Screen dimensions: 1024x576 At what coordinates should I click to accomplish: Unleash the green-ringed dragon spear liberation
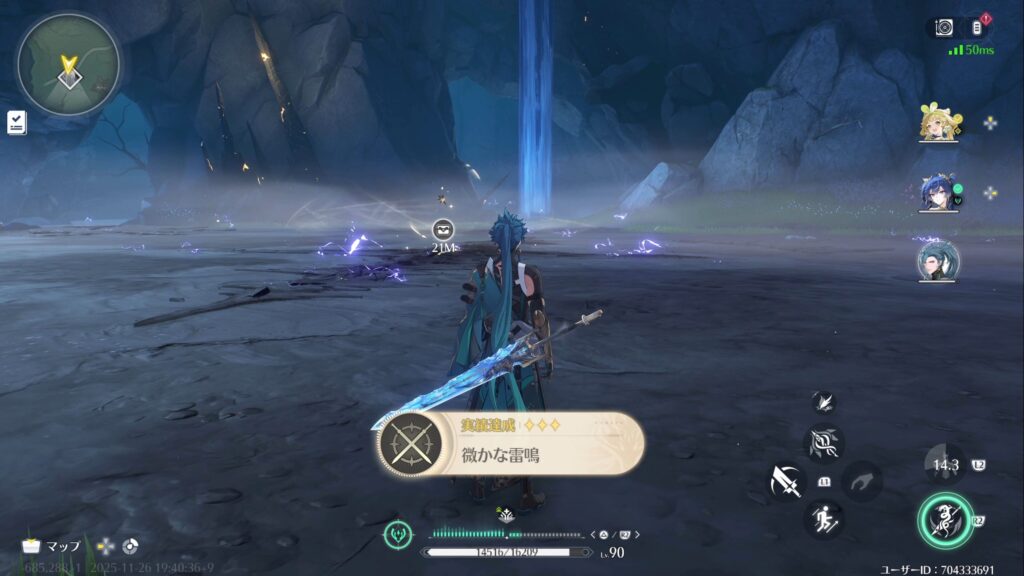click(x=944, y=520)
